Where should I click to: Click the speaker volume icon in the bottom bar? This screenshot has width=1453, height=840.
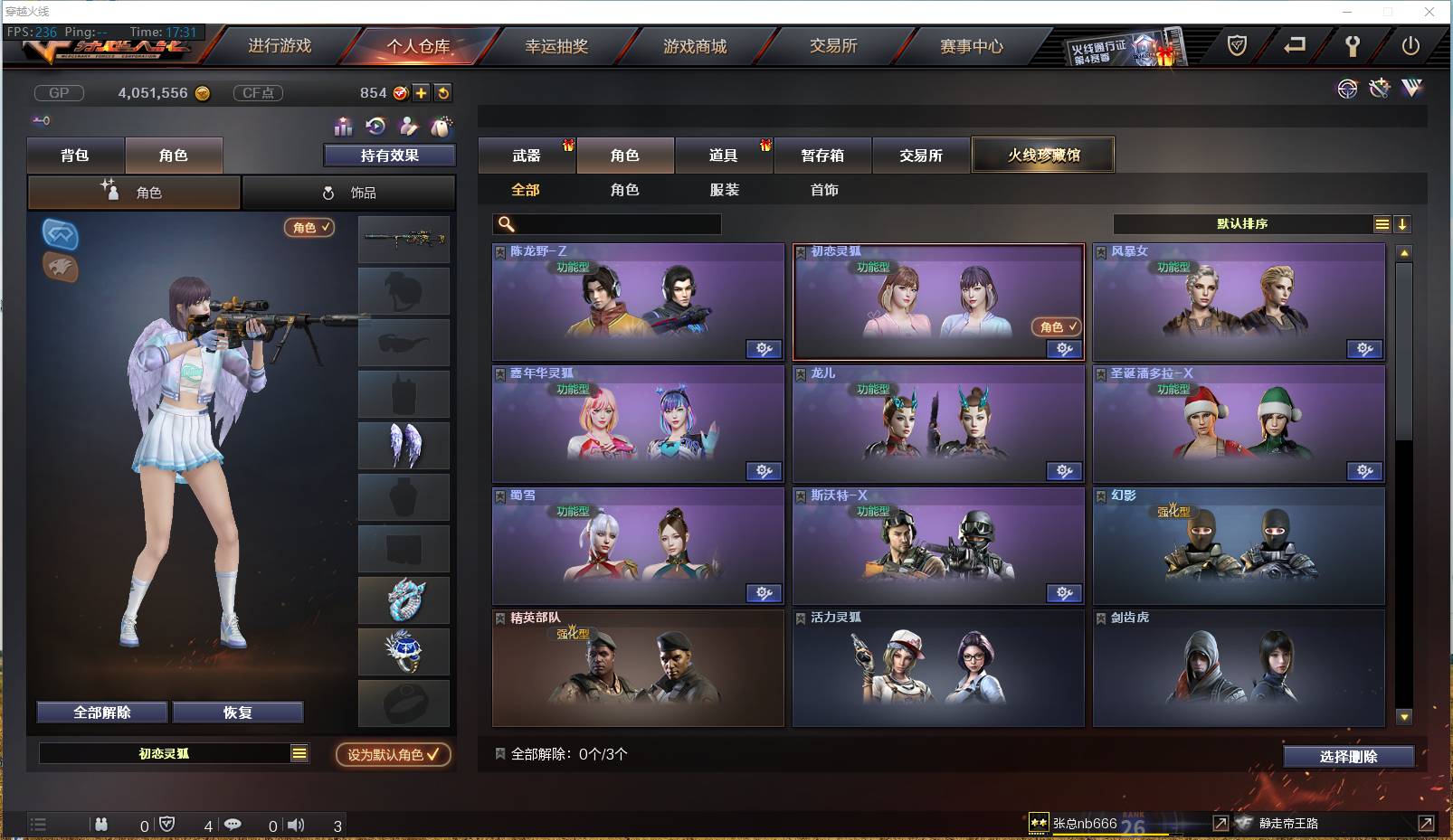coord(296,825)
